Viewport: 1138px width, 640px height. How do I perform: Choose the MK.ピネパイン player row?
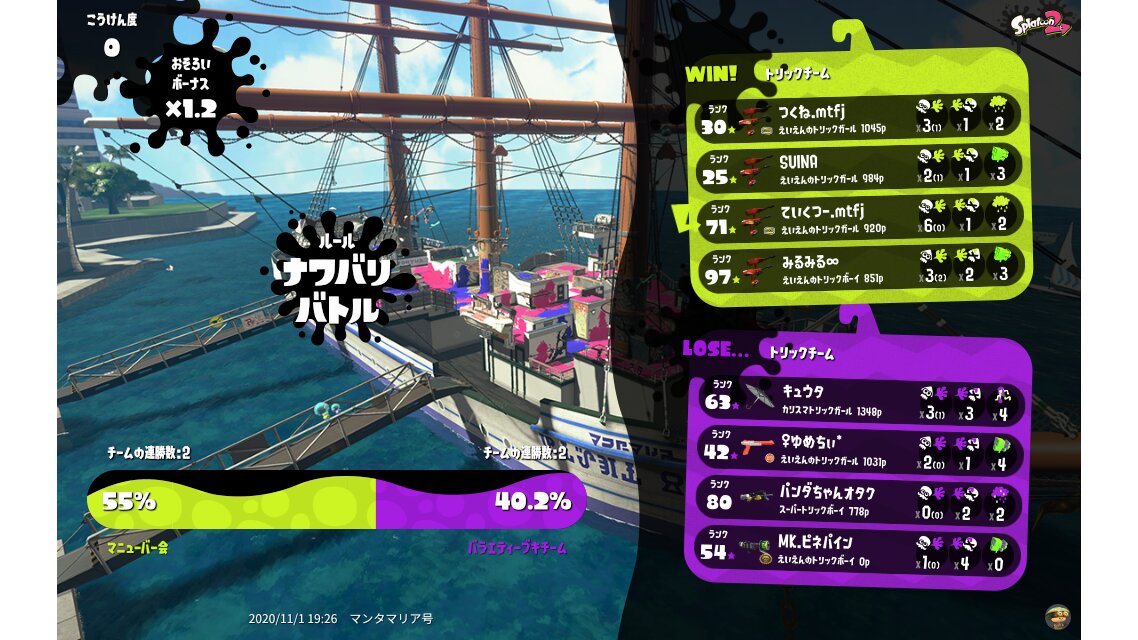(858, 552)
